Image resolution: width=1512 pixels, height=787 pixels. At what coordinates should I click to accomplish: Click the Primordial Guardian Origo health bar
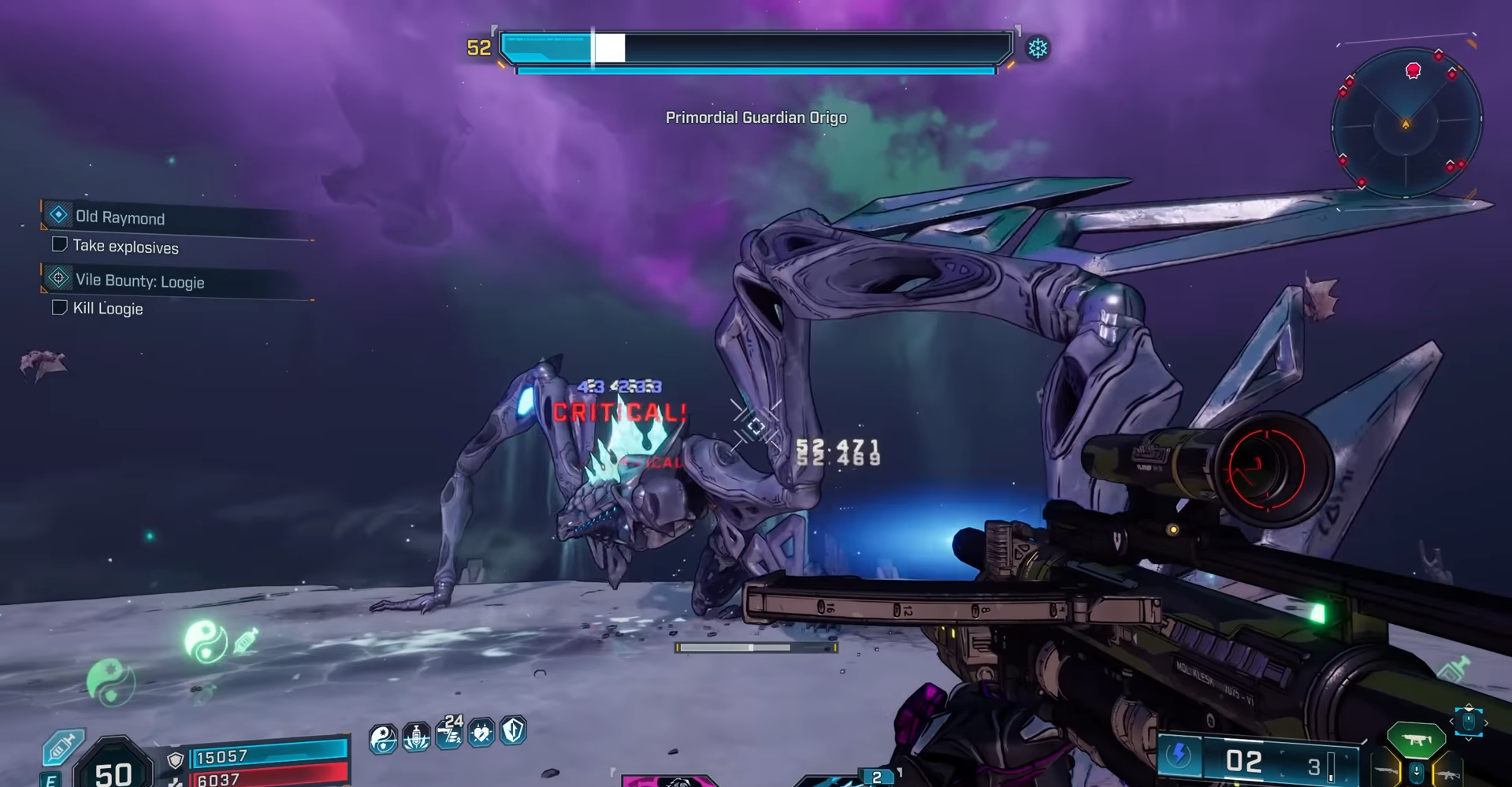pos(755,47)
